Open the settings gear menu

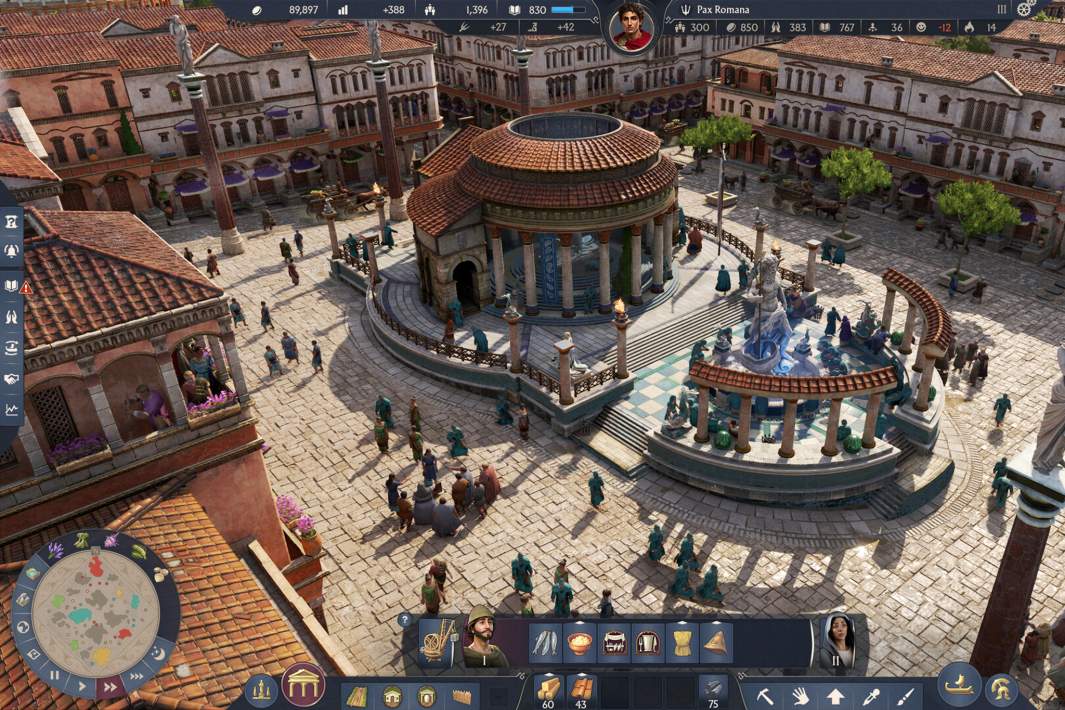1025,9
